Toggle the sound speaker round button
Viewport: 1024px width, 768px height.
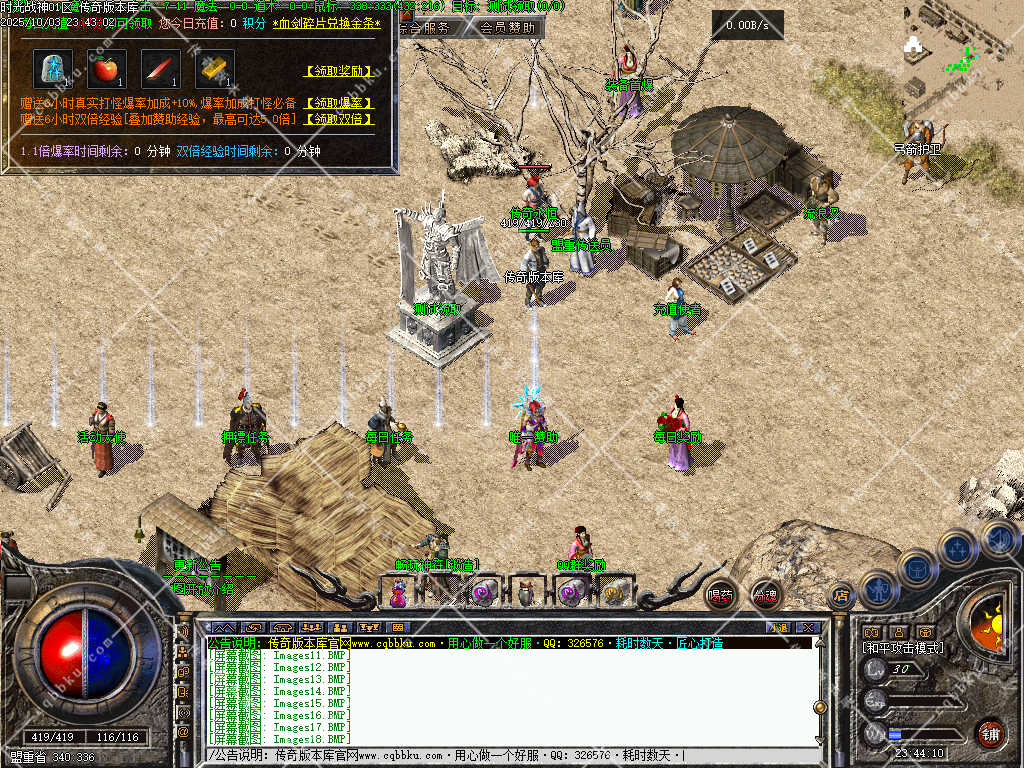(x=998, y=538)
